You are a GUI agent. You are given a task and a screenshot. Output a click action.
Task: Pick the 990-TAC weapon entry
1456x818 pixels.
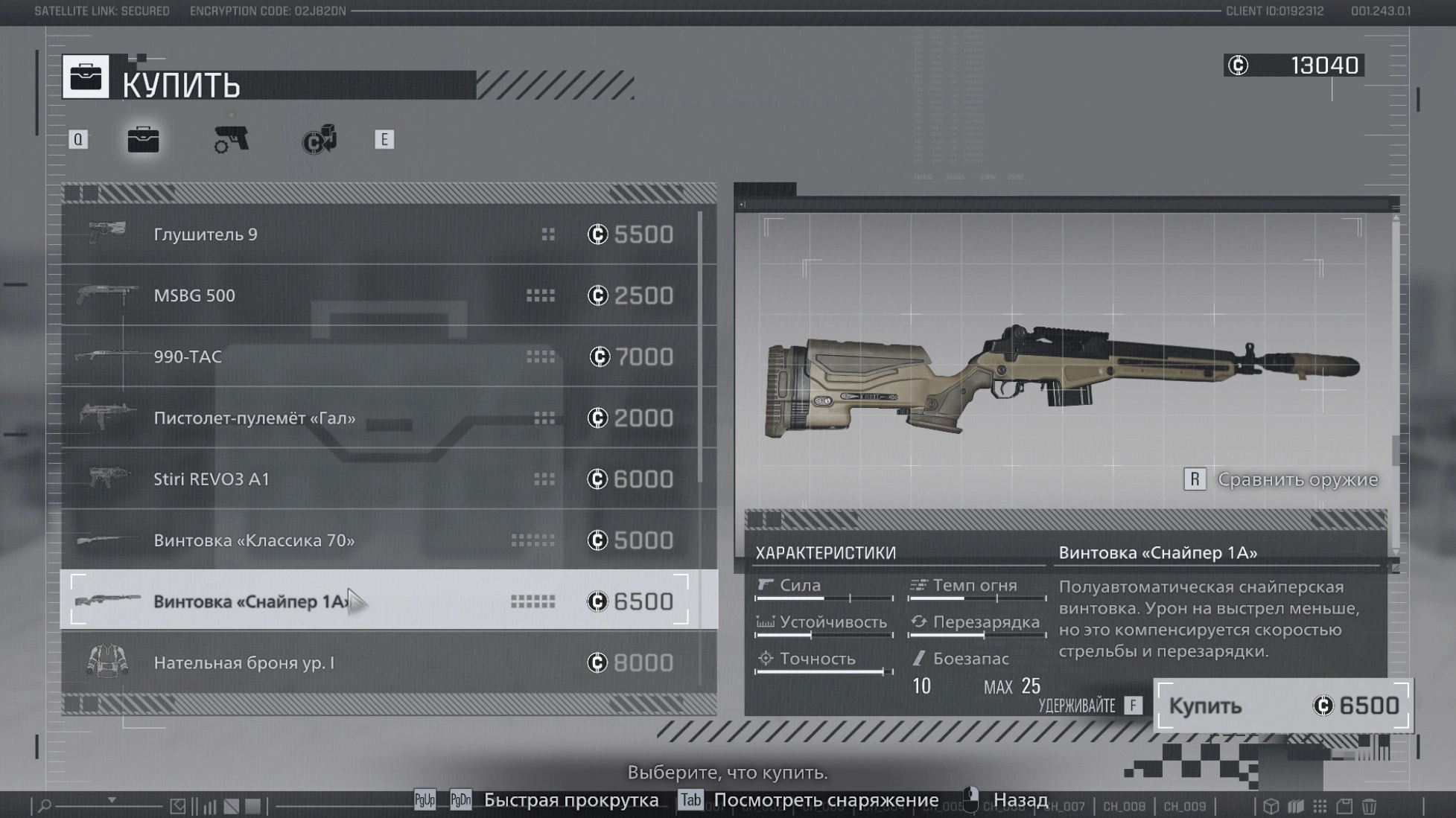387,357
